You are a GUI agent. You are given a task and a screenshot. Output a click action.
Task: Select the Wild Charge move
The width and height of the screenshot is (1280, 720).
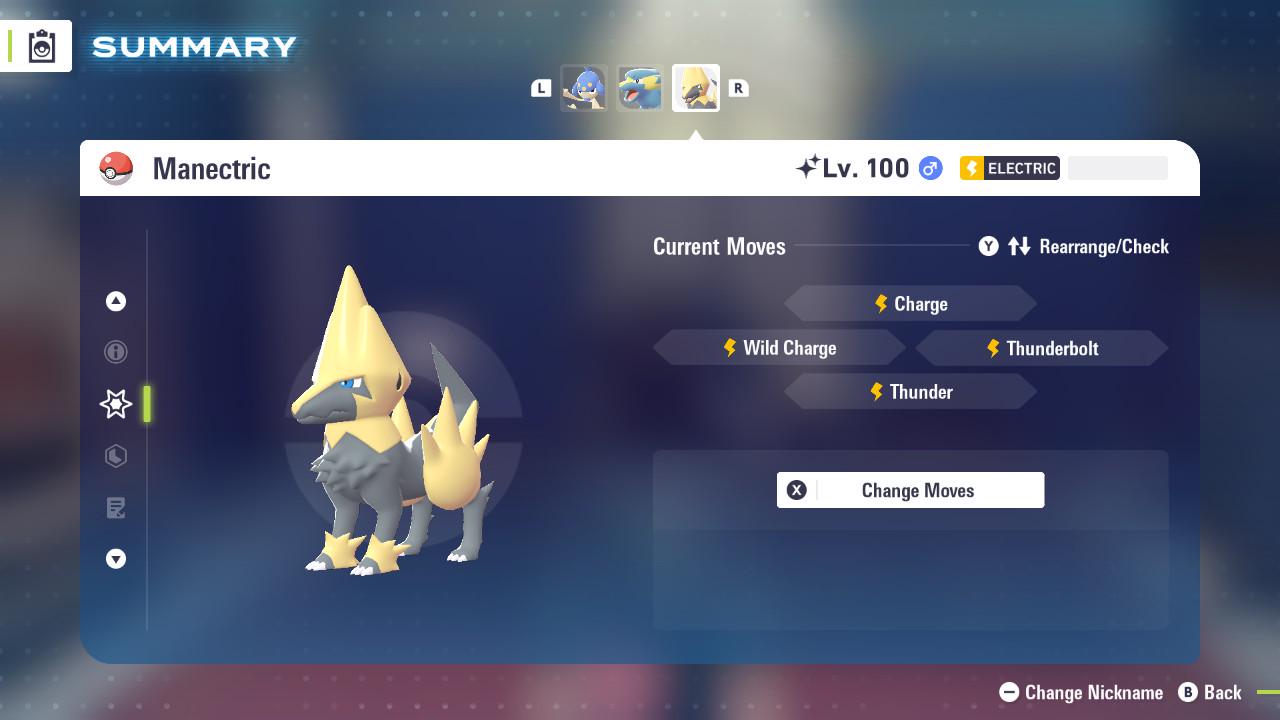point(779,348)
